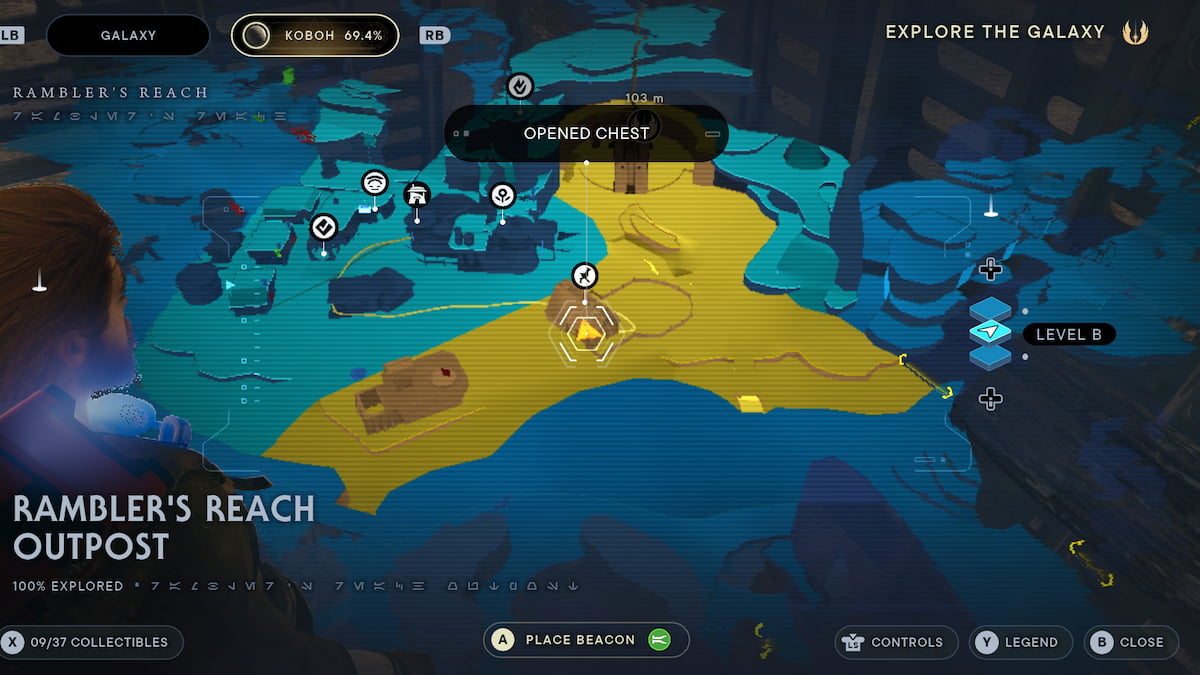The height and width of the screenshot is (675, 1200).
Task: Select the highlighted Level B layer tile
Action: (990, 332)
